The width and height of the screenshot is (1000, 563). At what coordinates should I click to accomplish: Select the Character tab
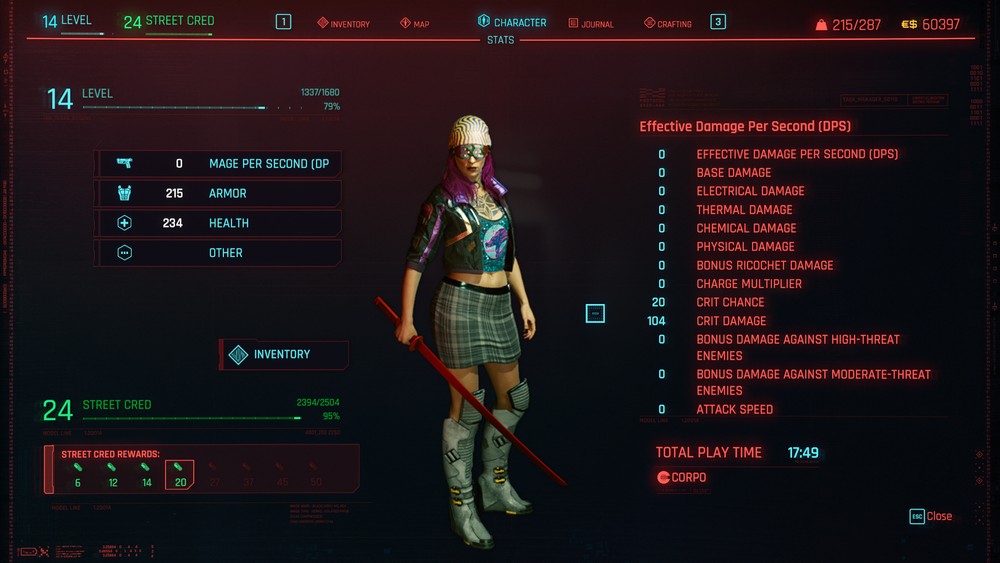click(x=512, y=22)
